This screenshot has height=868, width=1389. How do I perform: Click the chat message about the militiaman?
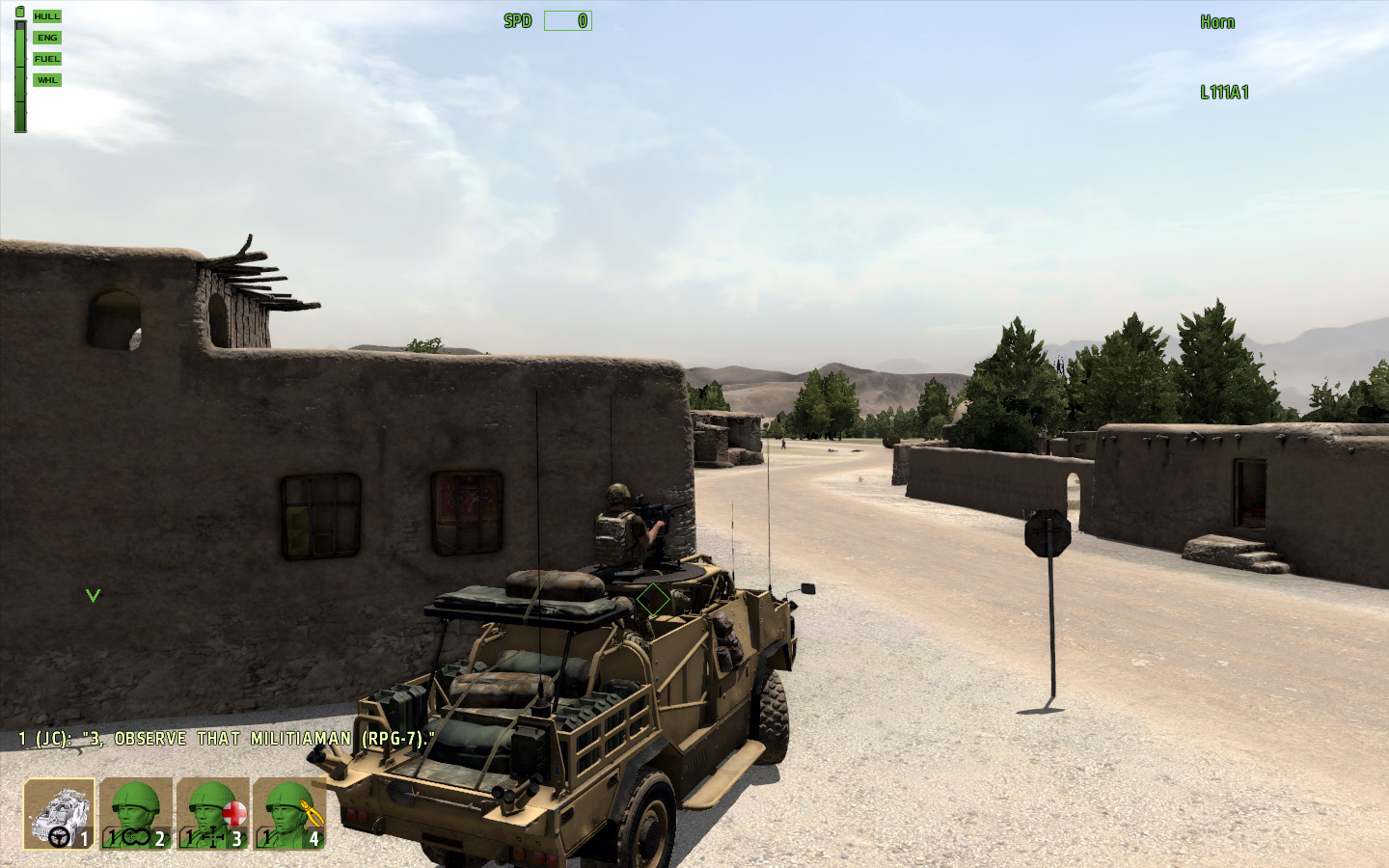pos(227,738)
